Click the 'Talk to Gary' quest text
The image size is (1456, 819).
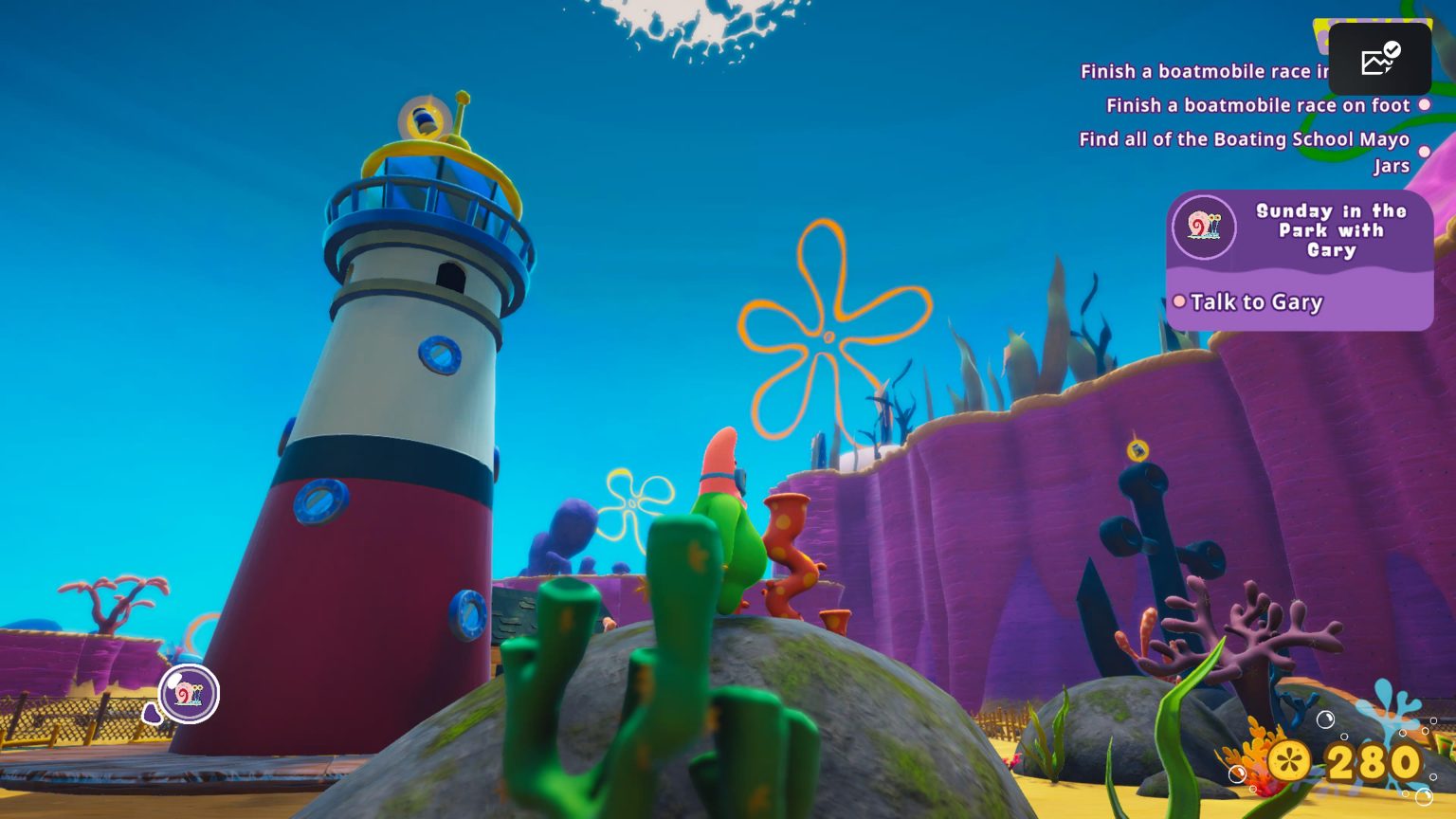pyautogui.click(x=1256, y=302)
